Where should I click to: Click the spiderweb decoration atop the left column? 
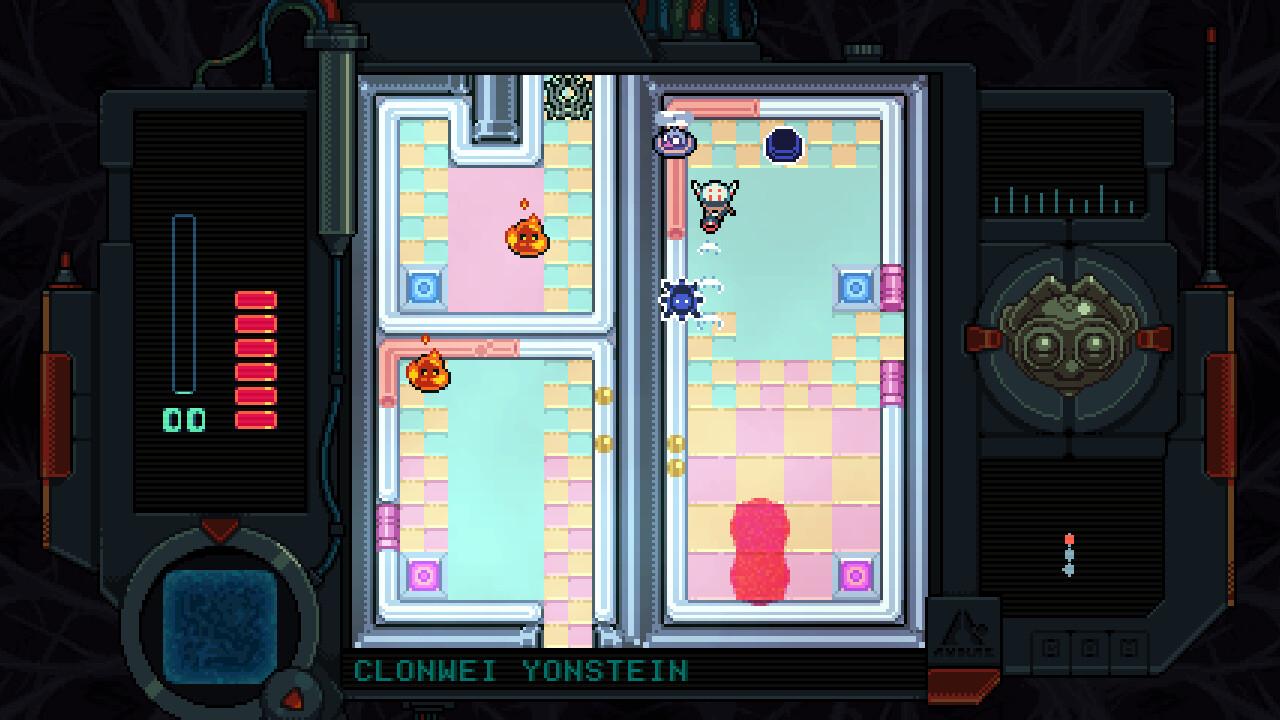(568, 95)
